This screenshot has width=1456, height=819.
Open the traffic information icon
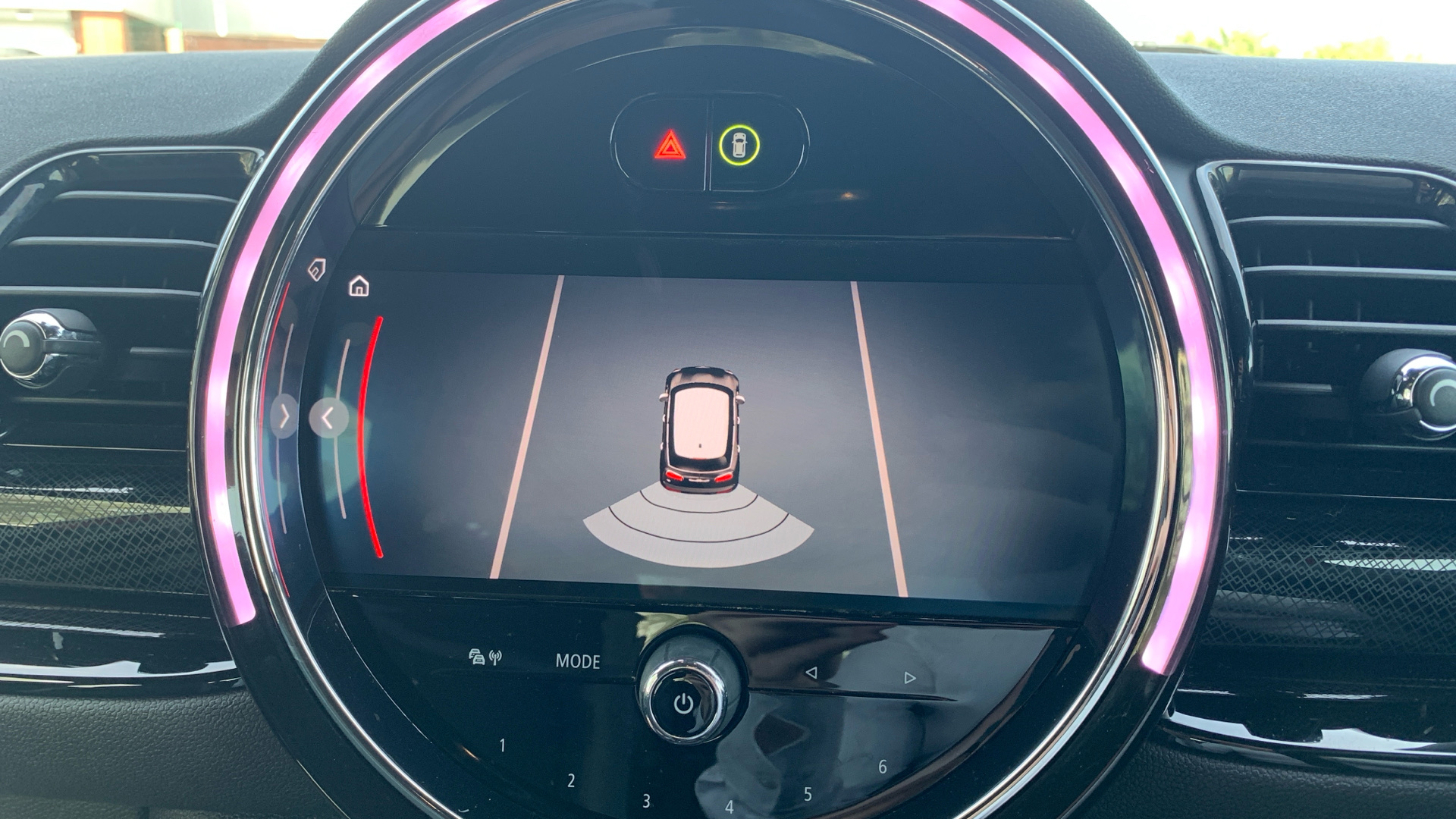click(x=485, y=657)
